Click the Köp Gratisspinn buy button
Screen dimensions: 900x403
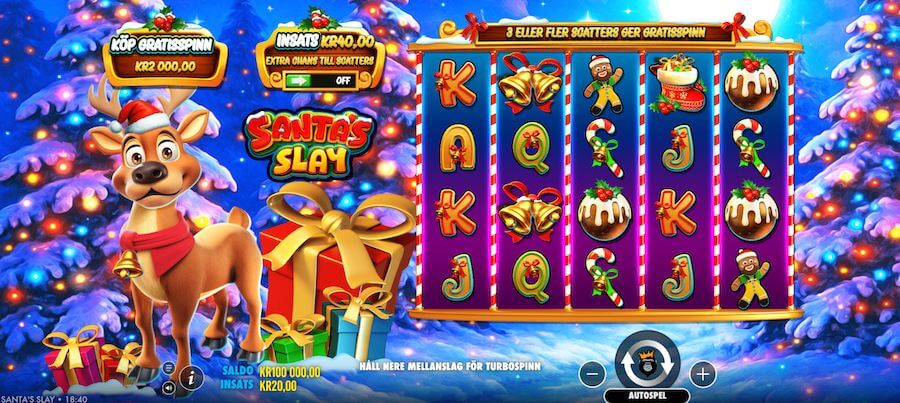click(x=166, y=58)
